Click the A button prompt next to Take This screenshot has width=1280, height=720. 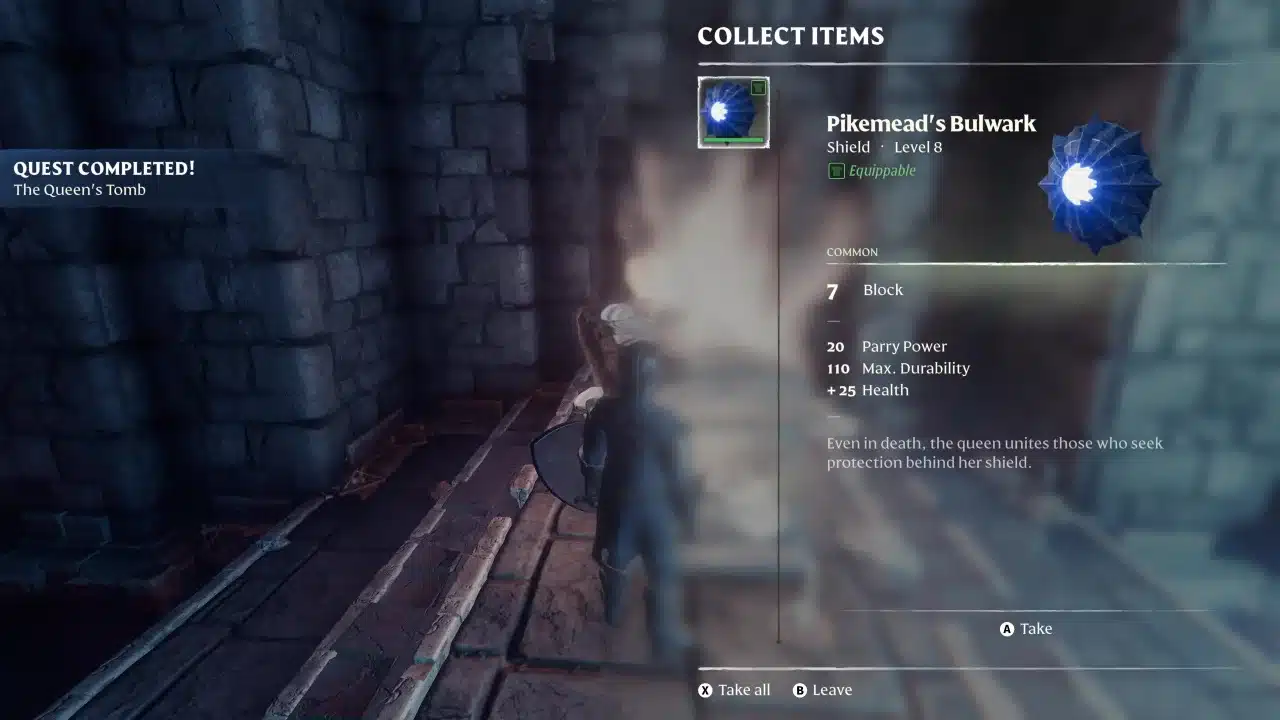point(1006,628)
